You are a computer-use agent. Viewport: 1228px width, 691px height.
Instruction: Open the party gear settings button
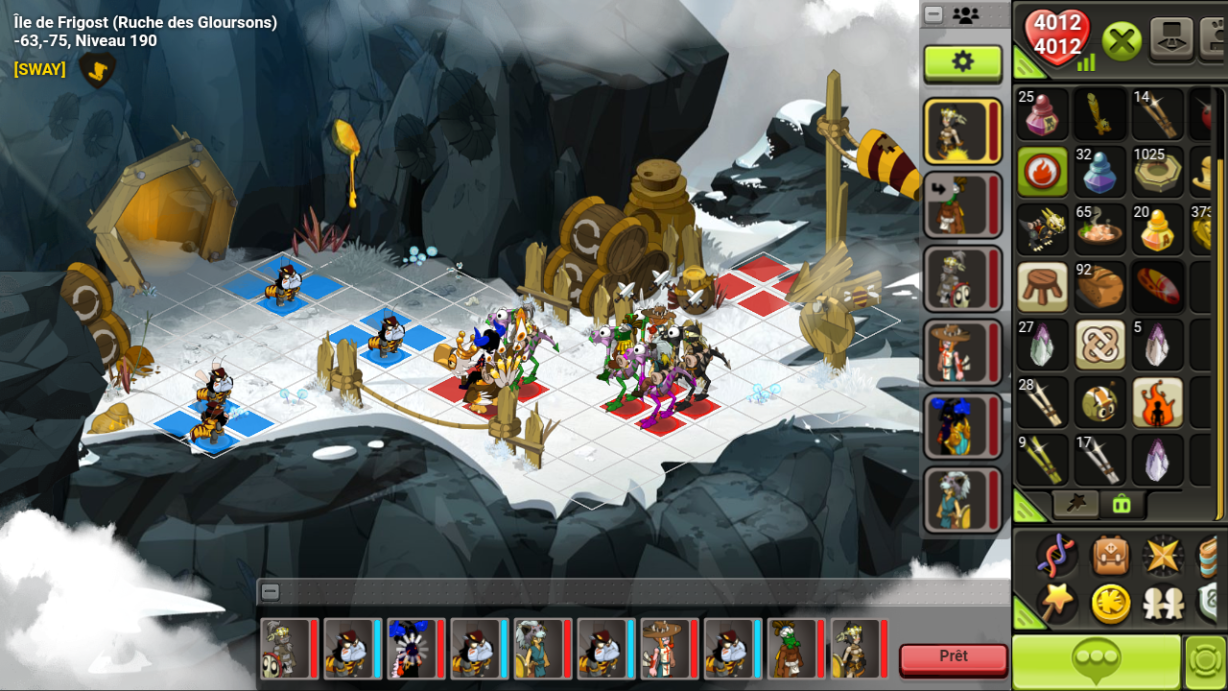point(962,62)
